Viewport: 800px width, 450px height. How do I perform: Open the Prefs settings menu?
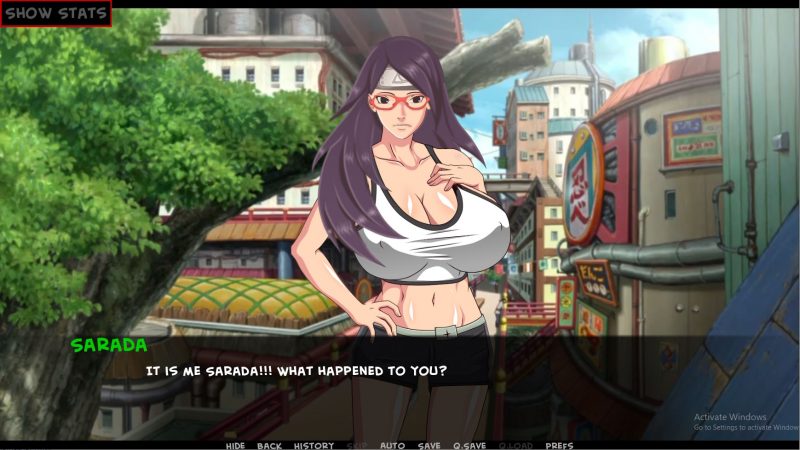[559, 445]
